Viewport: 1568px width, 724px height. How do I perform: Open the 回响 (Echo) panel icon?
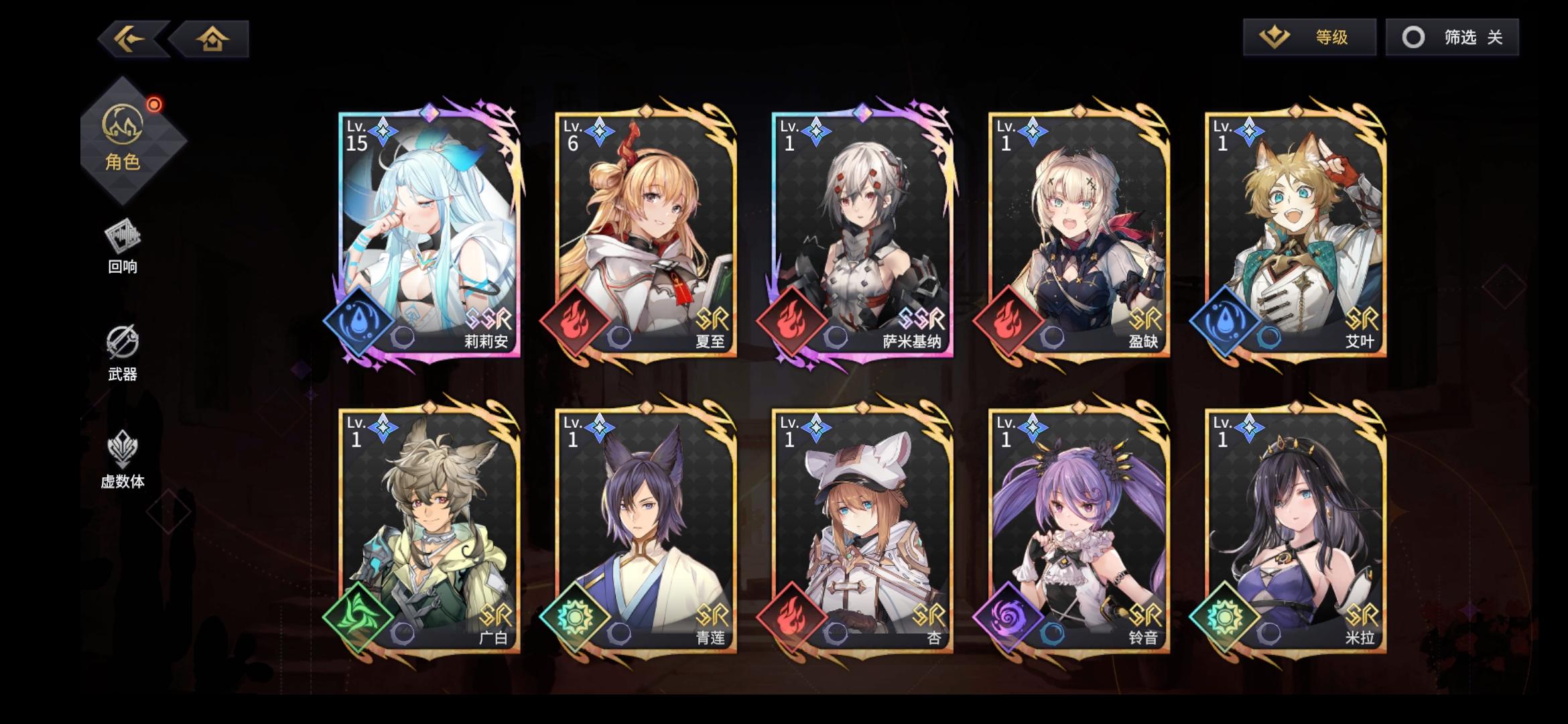click(x=123, y=241)
